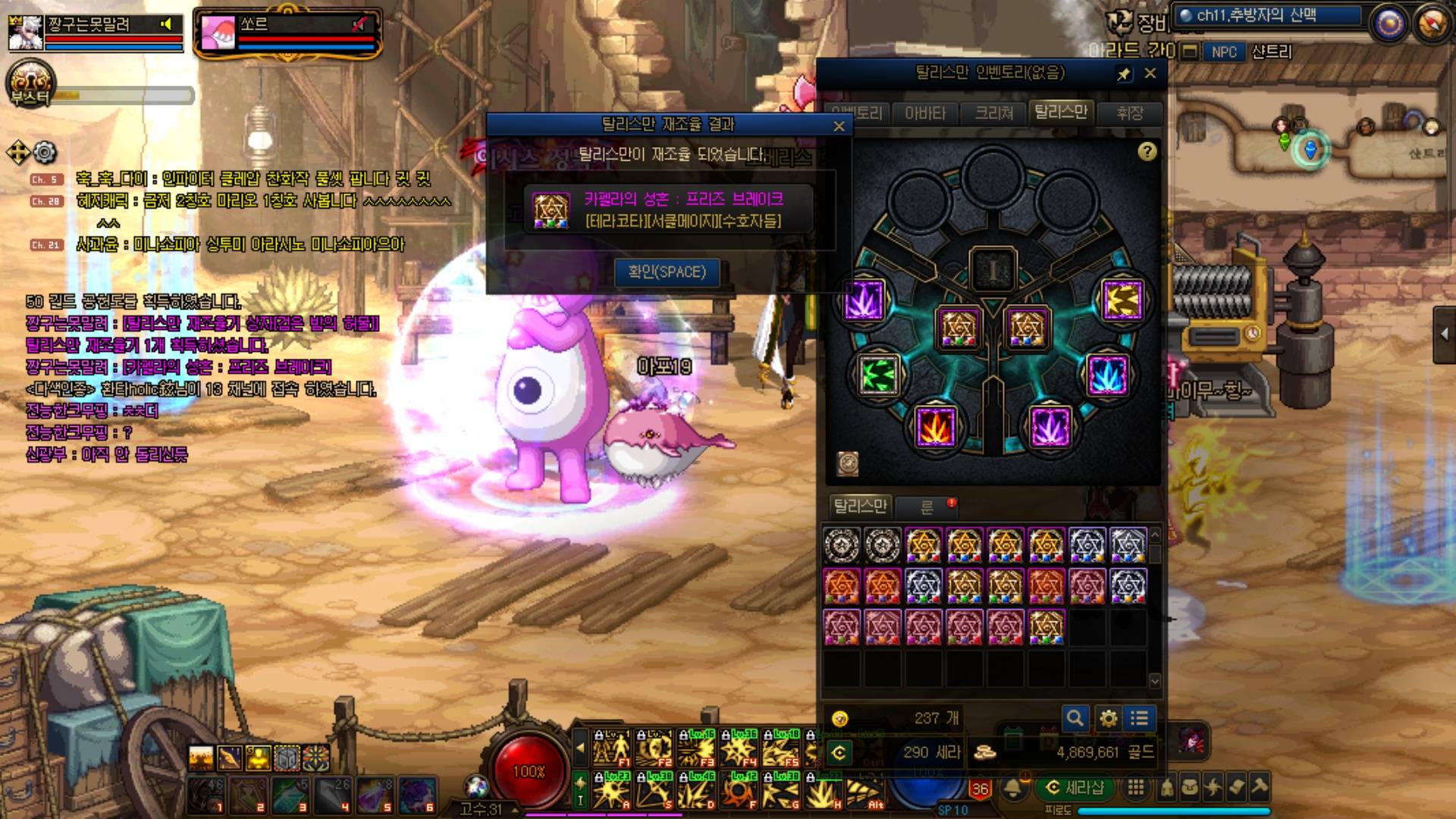The height and width of the screenshot is (819, 1456).
Task: Select the green rune slot on the talisman wheel
Action: pyautogui.click(x=879, y=375)
